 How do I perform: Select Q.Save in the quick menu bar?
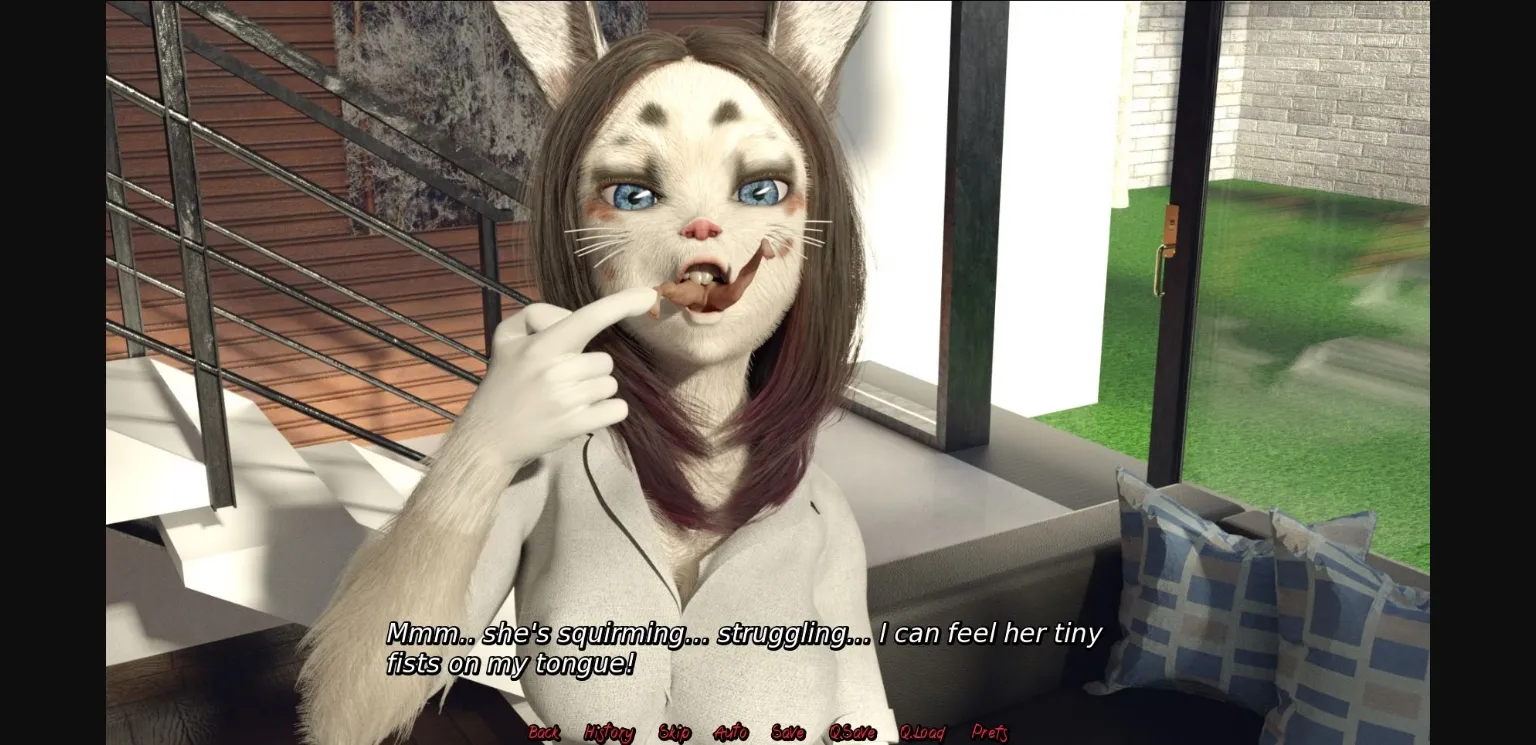(x=853, y=732)
